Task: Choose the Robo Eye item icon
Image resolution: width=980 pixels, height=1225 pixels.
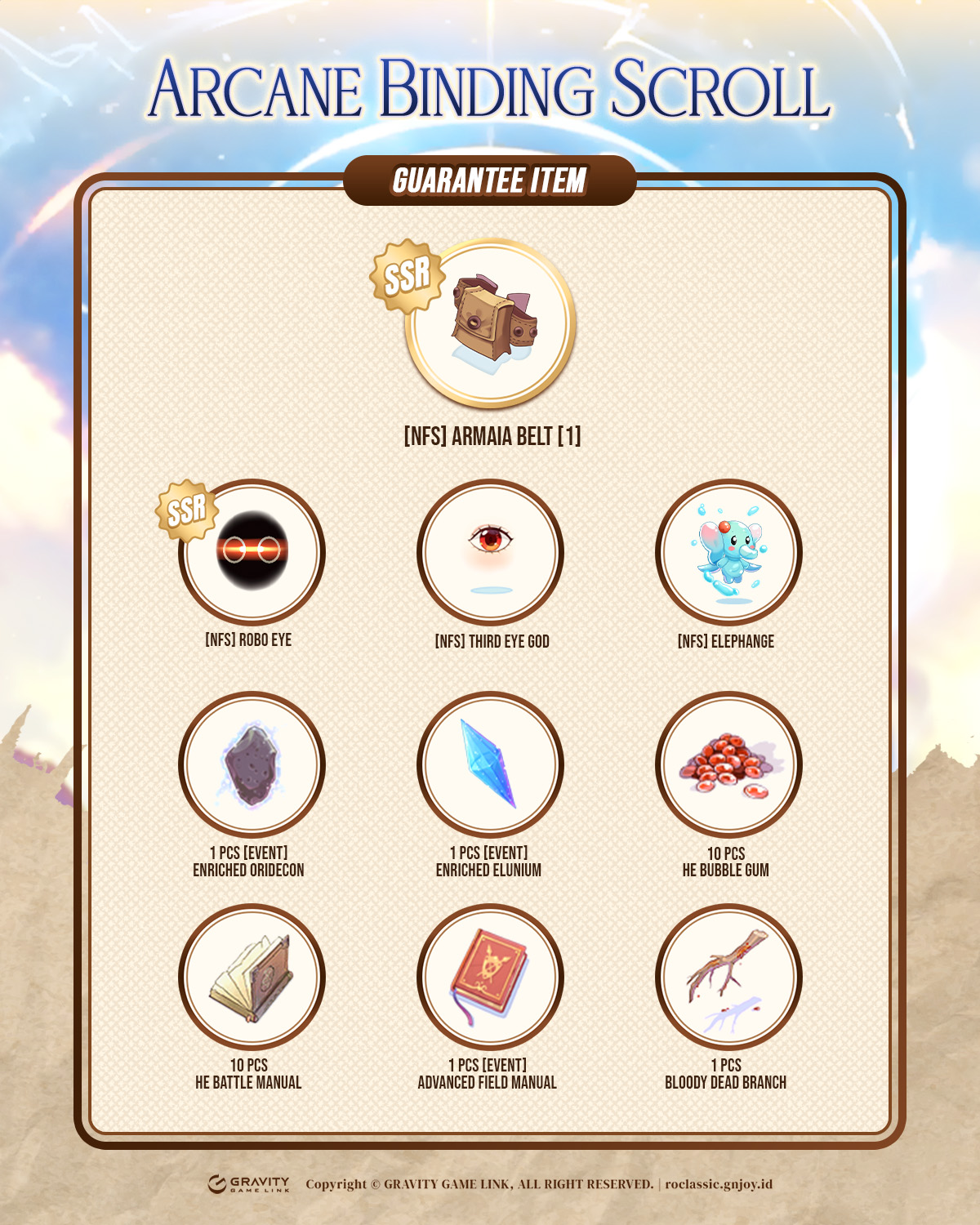Action: (252, 552)
